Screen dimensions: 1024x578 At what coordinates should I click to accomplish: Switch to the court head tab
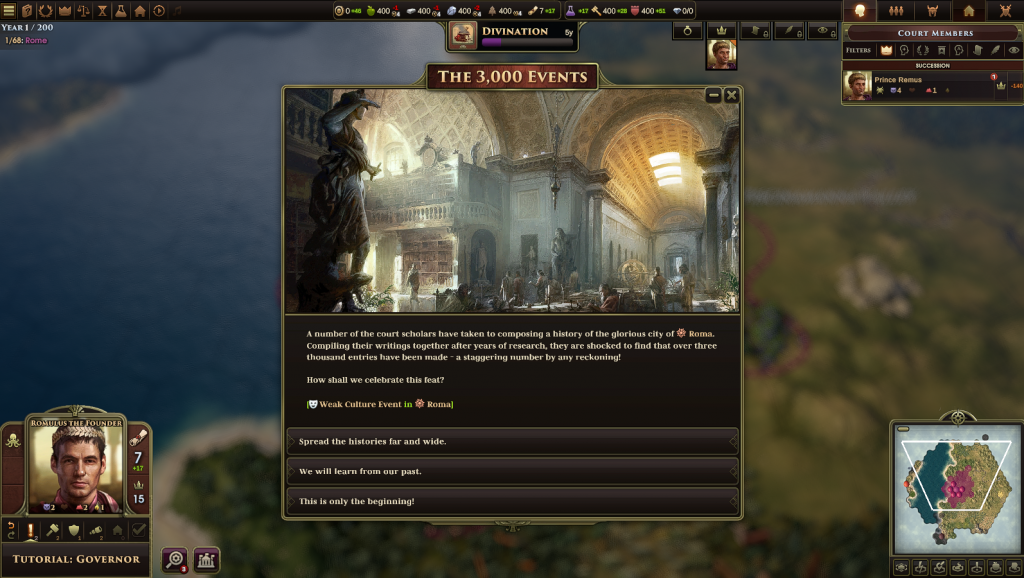pos(858,11)
